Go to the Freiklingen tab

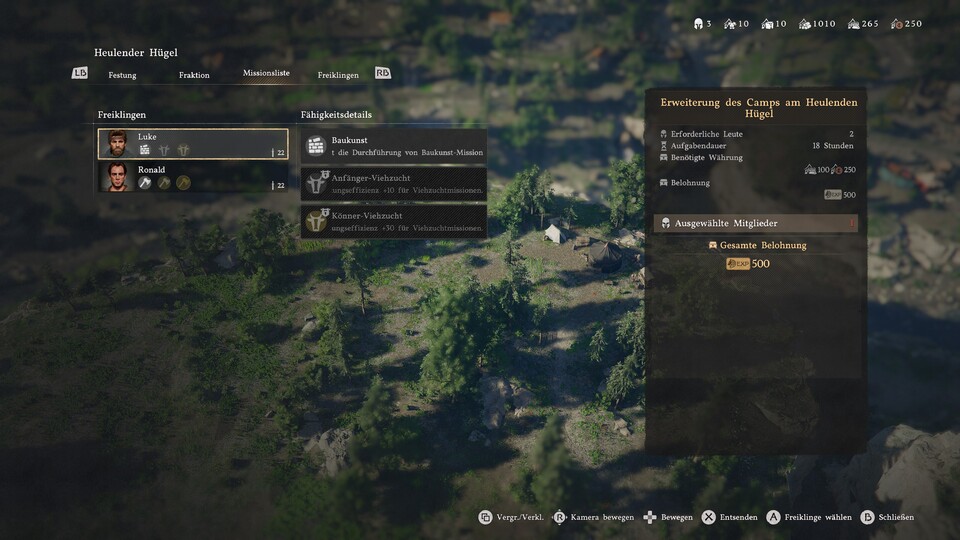[x=338, y=75]
